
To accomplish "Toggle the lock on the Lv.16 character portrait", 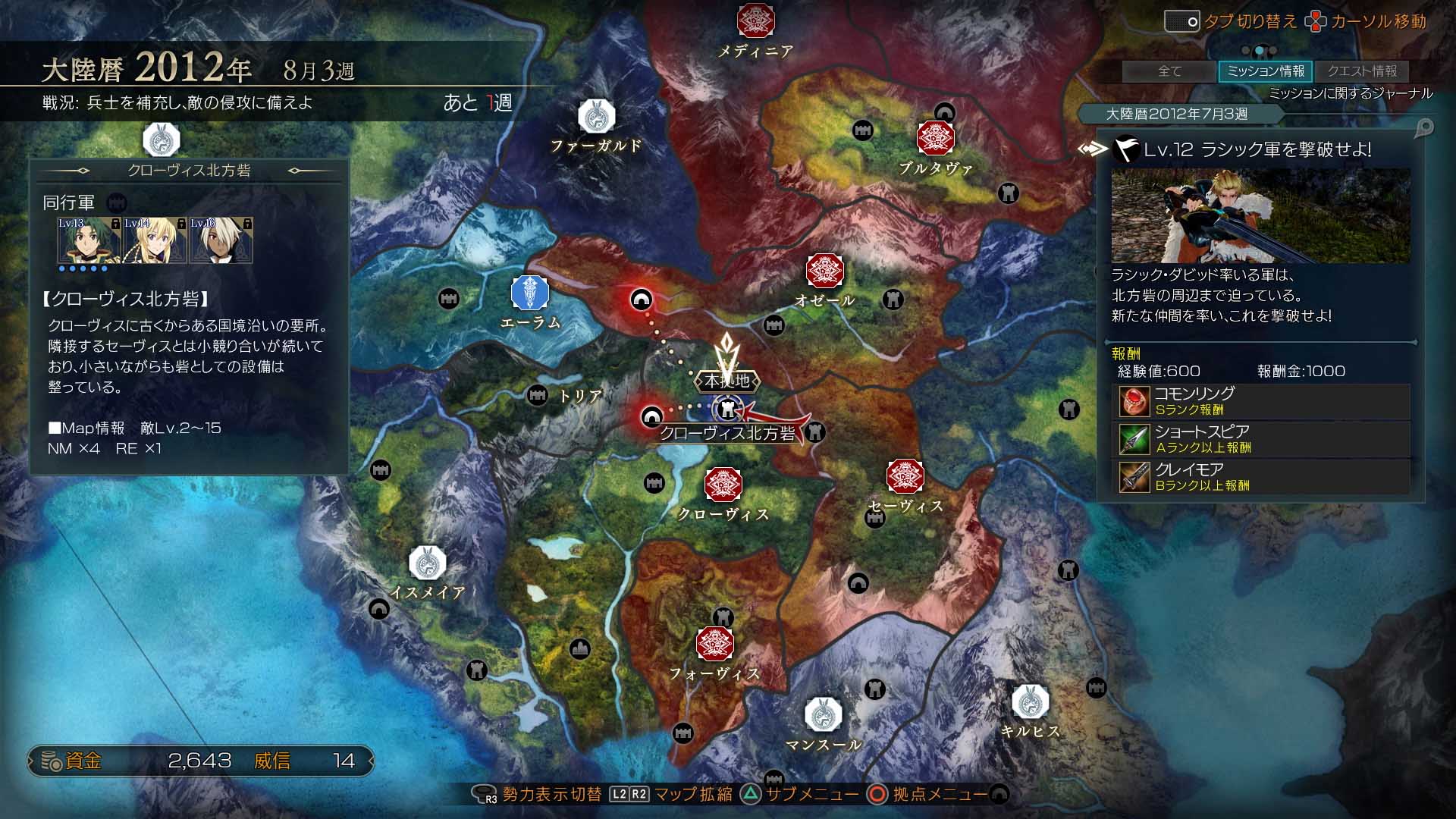I will click(248, 225).
